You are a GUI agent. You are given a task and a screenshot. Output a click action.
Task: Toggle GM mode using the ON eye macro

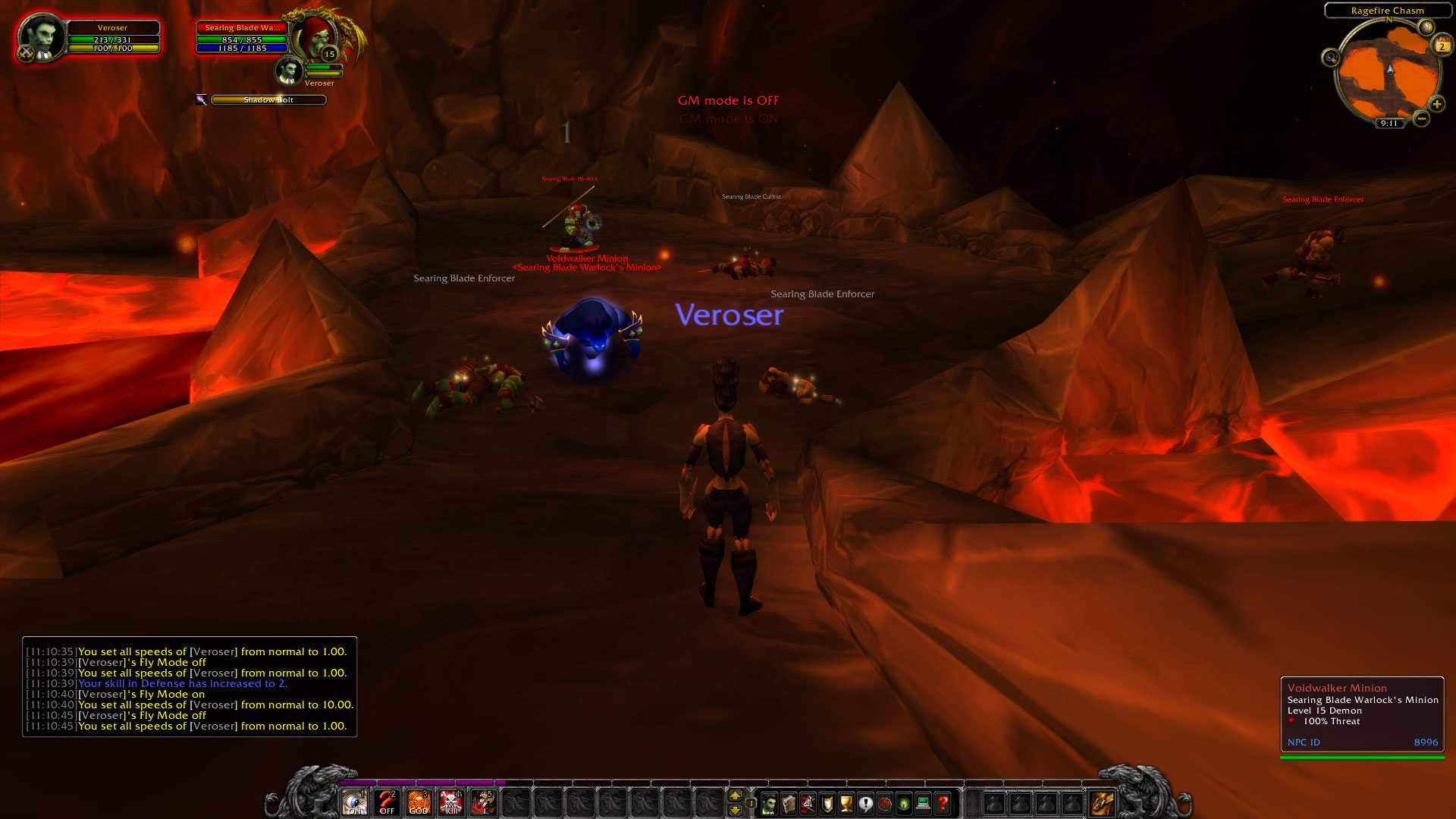355,802
